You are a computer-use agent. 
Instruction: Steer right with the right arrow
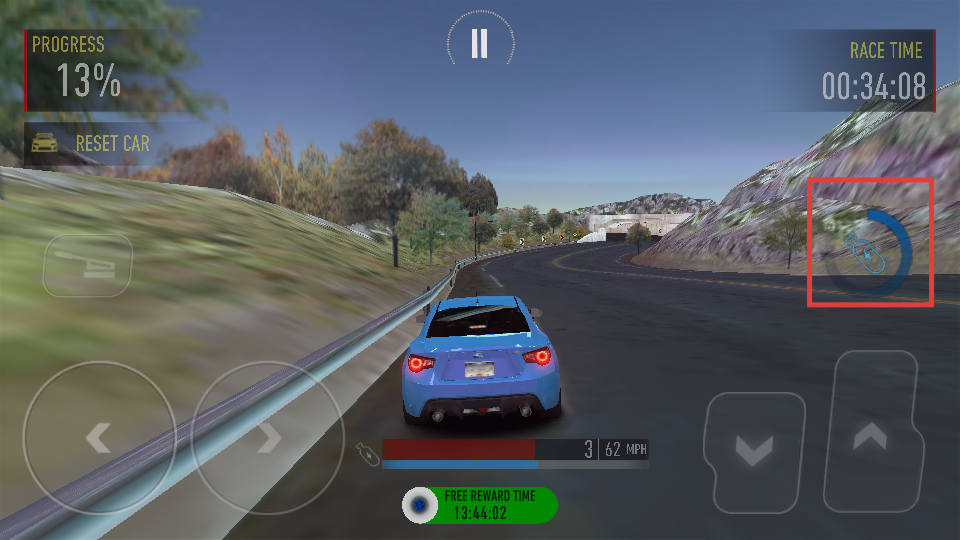[267, 437]
